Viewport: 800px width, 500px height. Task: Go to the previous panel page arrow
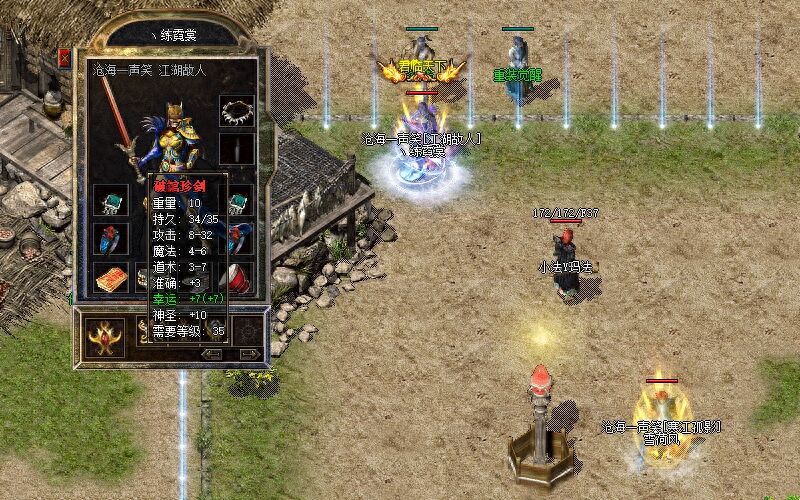[212, 353]
